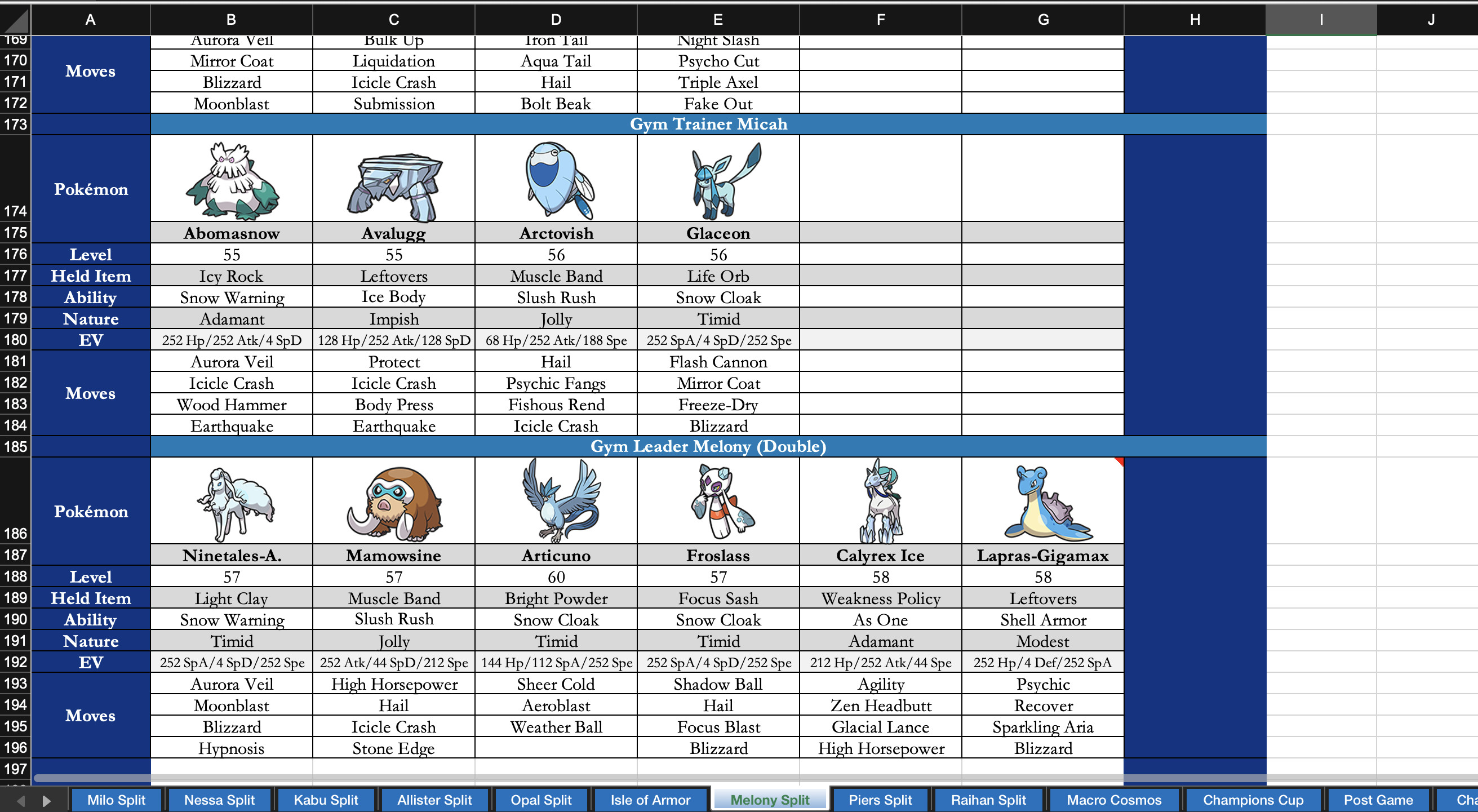This screenshot has width=1478, height=812.
Task: Switch to the Post Game tab
Action: 1379,800
